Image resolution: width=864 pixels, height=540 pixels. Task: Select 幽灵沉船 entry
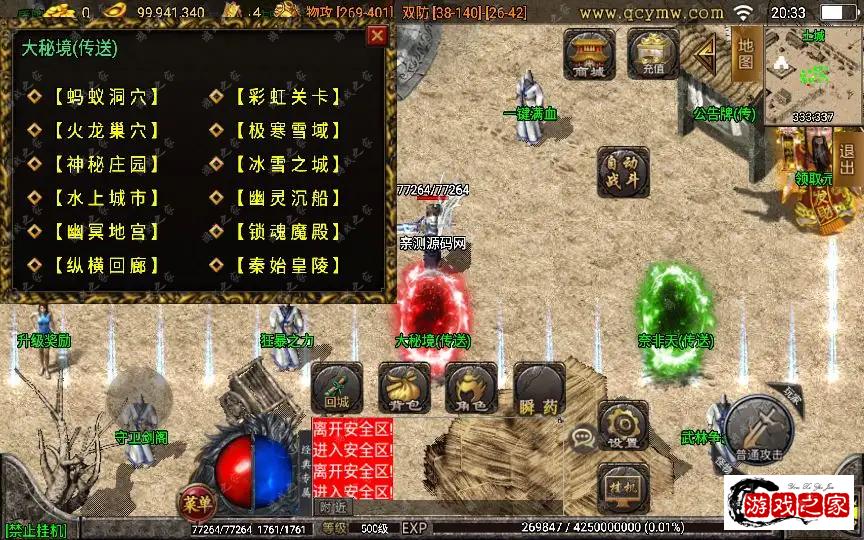[x=281, y=198]
